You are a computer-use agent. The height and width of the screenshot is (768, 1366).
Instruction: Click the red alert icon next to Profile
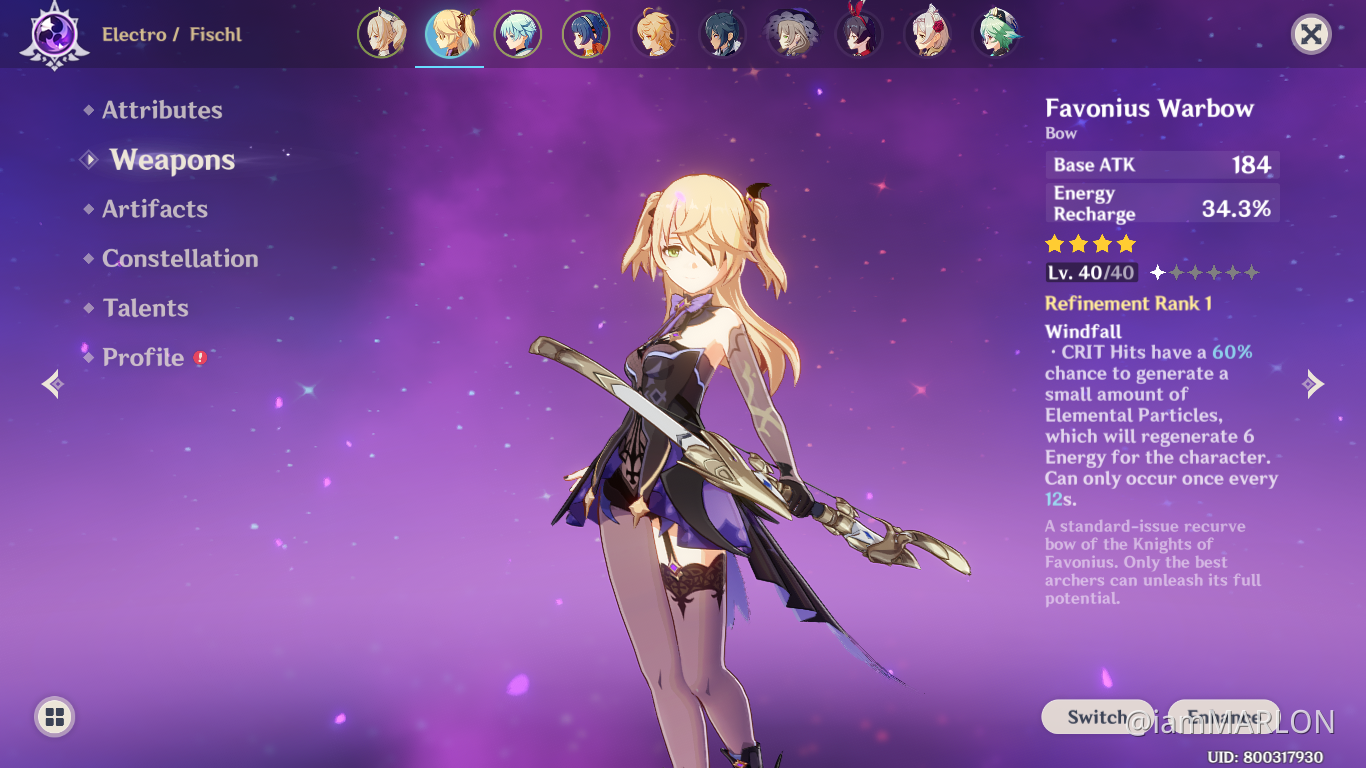click(x=198, y=357)
